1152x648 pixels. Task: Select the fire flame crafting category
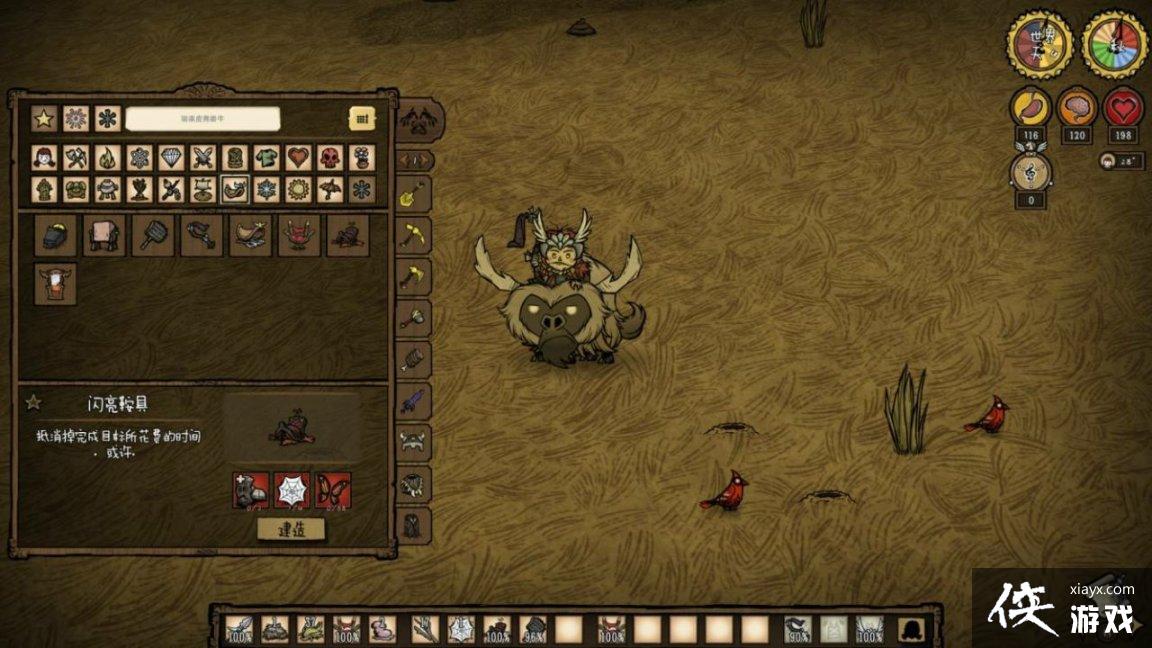click(107, 158)
